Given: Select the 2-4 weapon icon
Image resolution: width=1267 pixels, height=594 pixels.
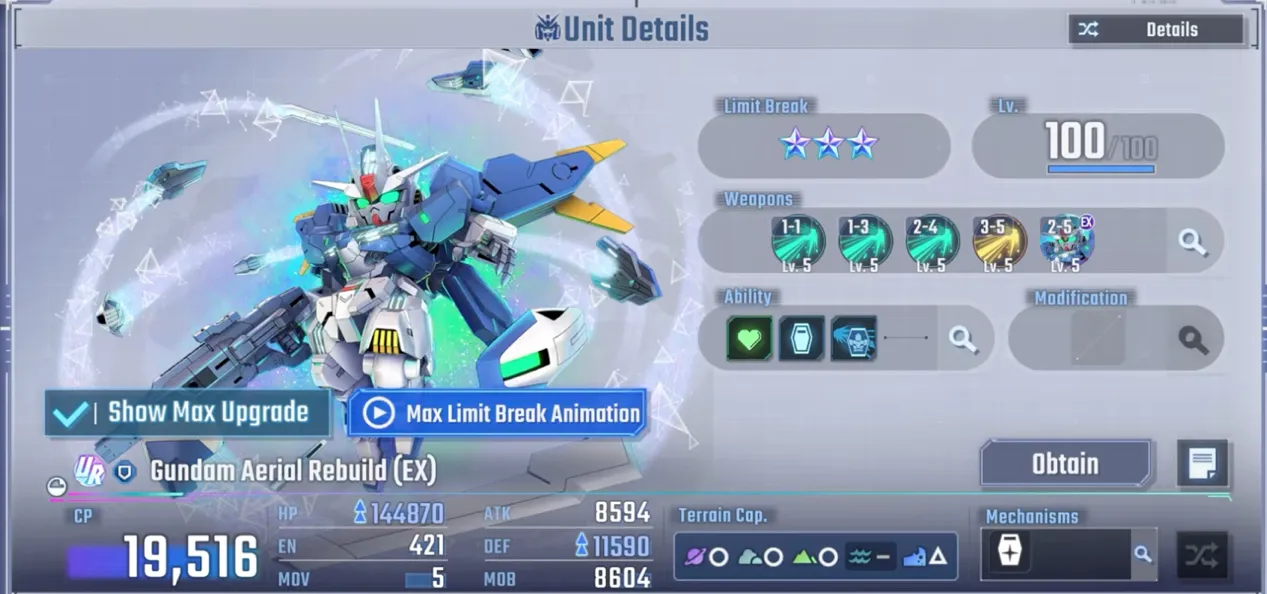Looking at the screenshot, I should click(931, 241).
